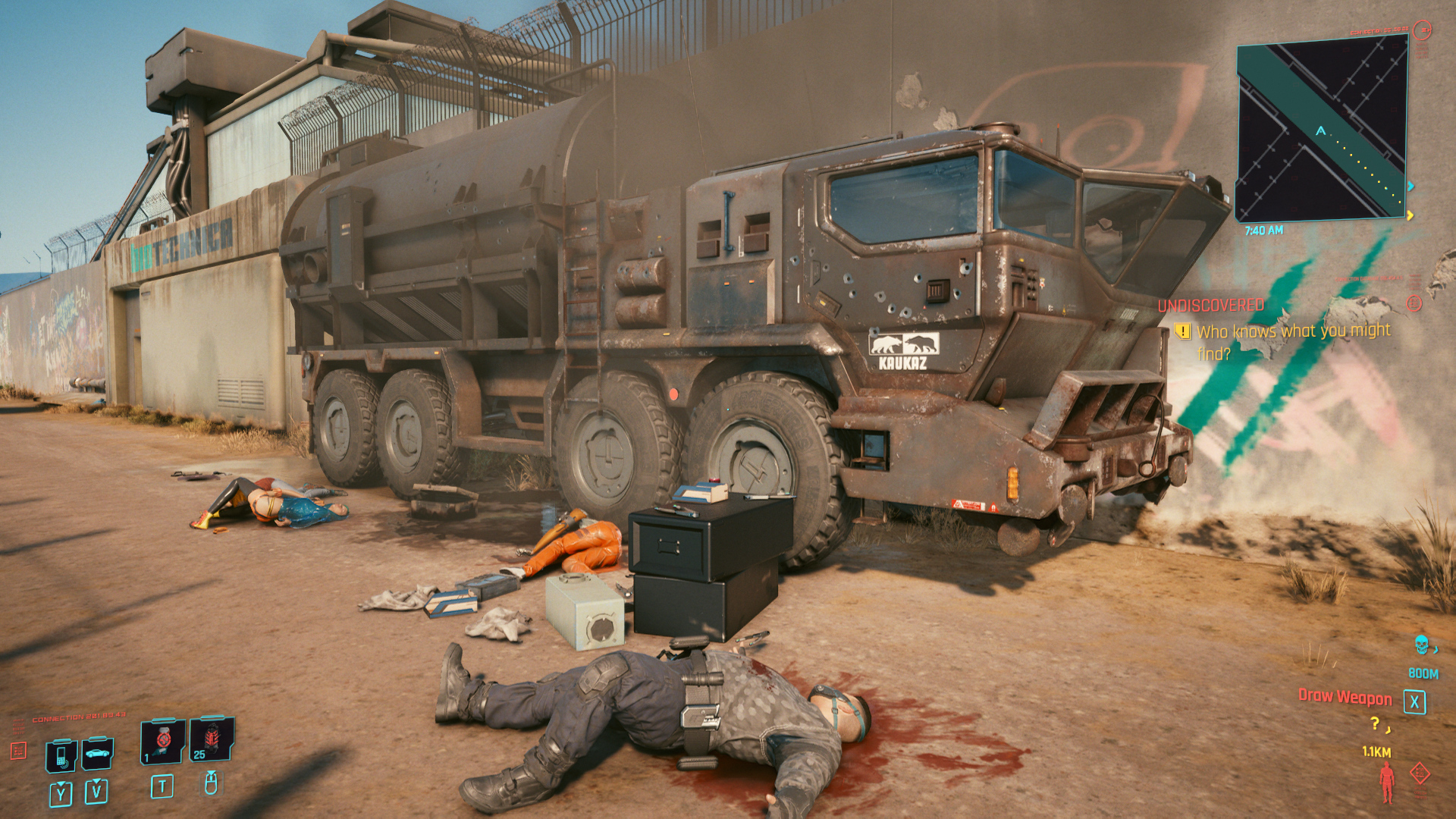Click the yellow question mark waypoint marker
This screenshot has height=819, width=1456.
pos(1376,724)
